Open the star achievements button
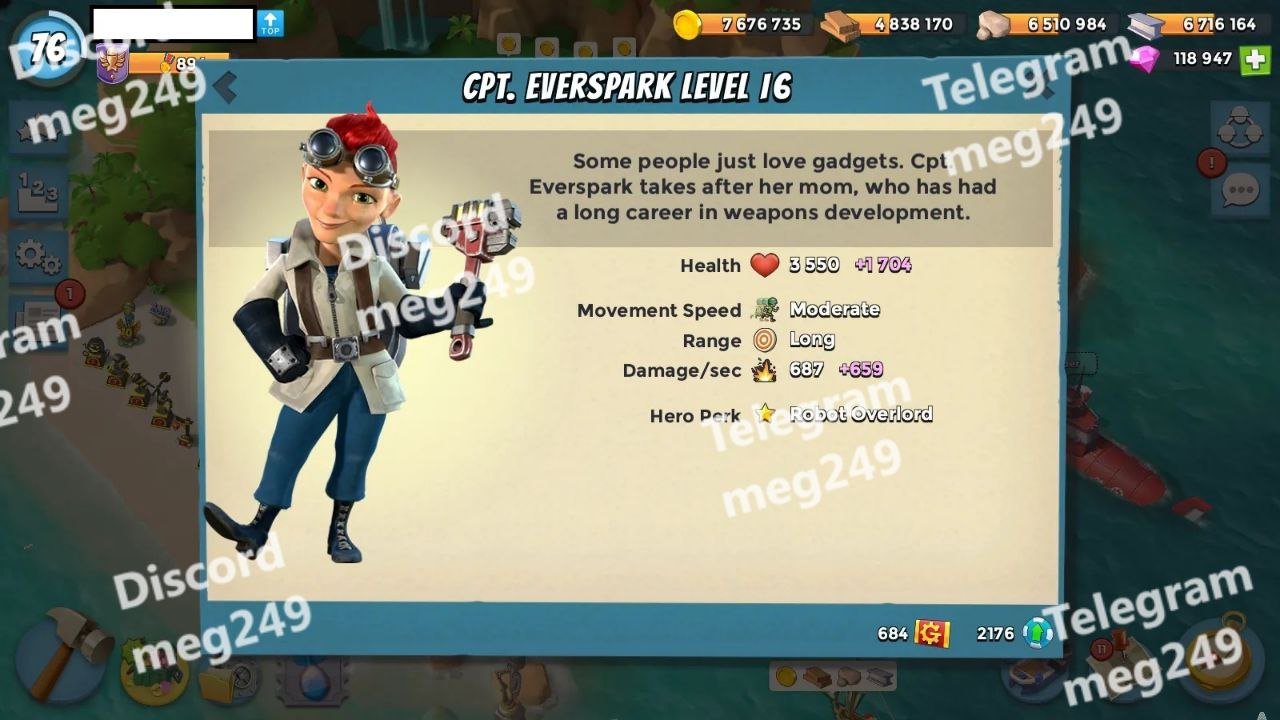This screenshot has height=720, width=1280. coord(38,130)
